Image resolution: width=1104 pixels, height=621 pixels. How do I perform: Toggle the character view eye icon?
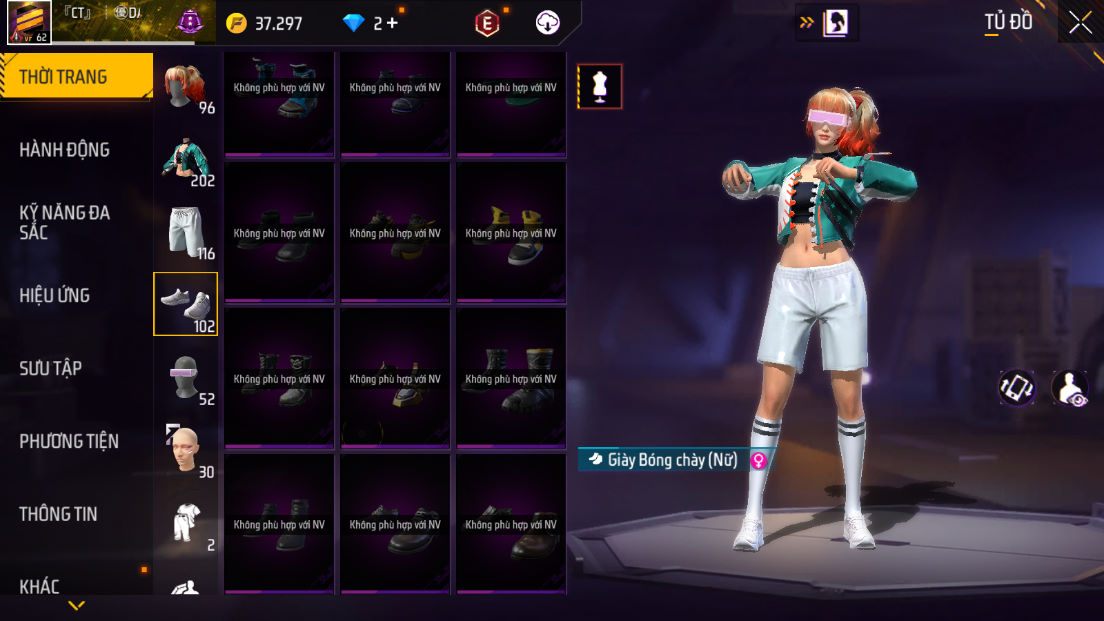1071,388
